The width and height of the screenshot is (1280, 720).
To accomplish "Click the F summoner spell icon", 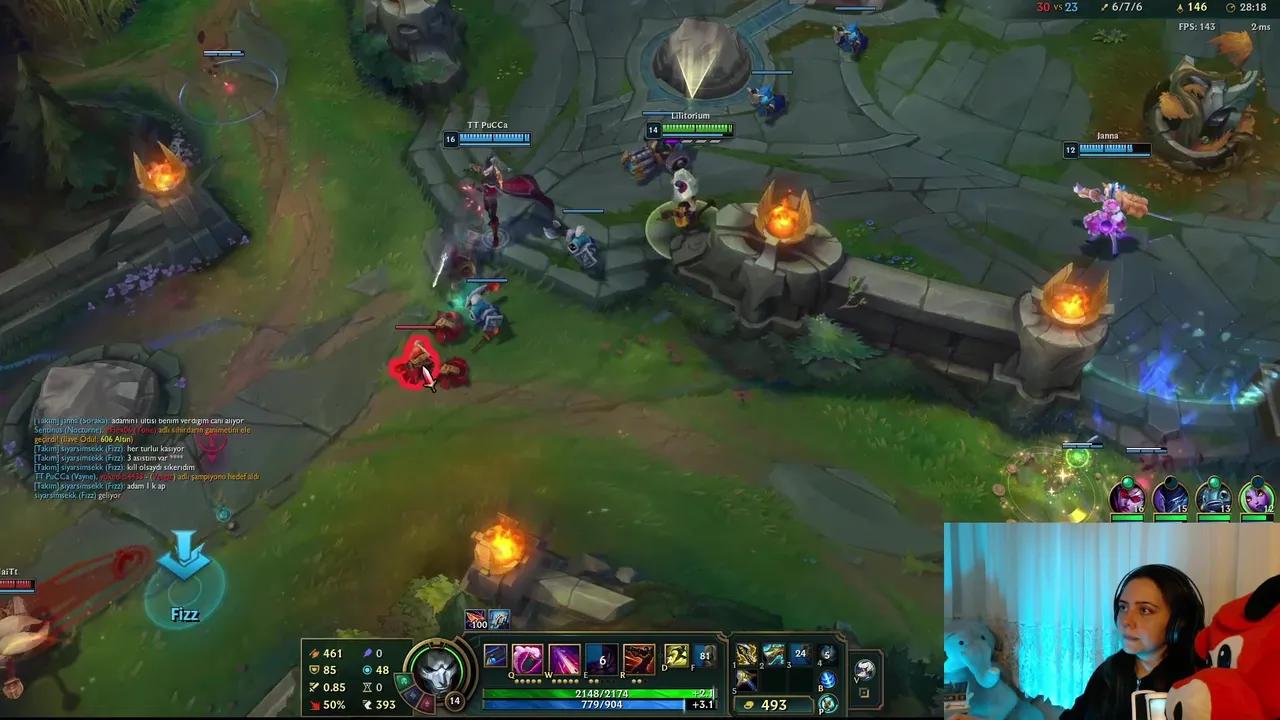I will tap(705, 655).
